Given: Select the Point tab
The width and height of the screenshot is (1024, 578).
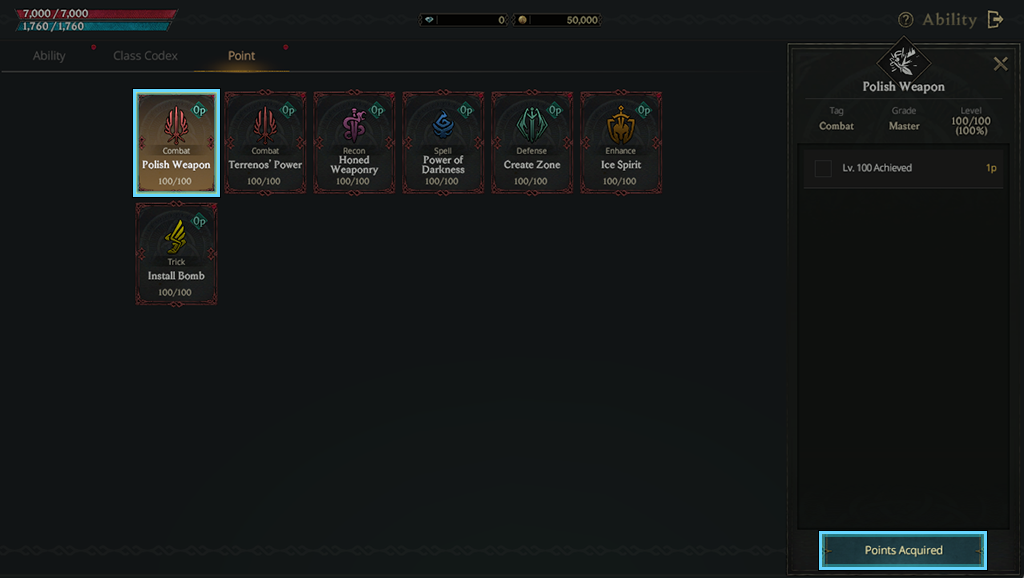Looking at the screenshot, I should click(241, 56).
